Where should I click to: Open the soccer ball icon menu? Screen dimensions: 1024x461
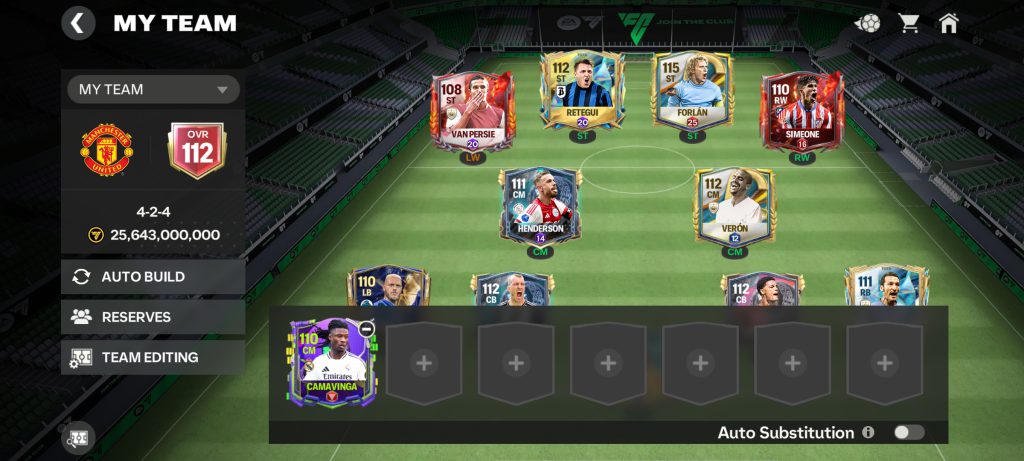tap(868, 23)
